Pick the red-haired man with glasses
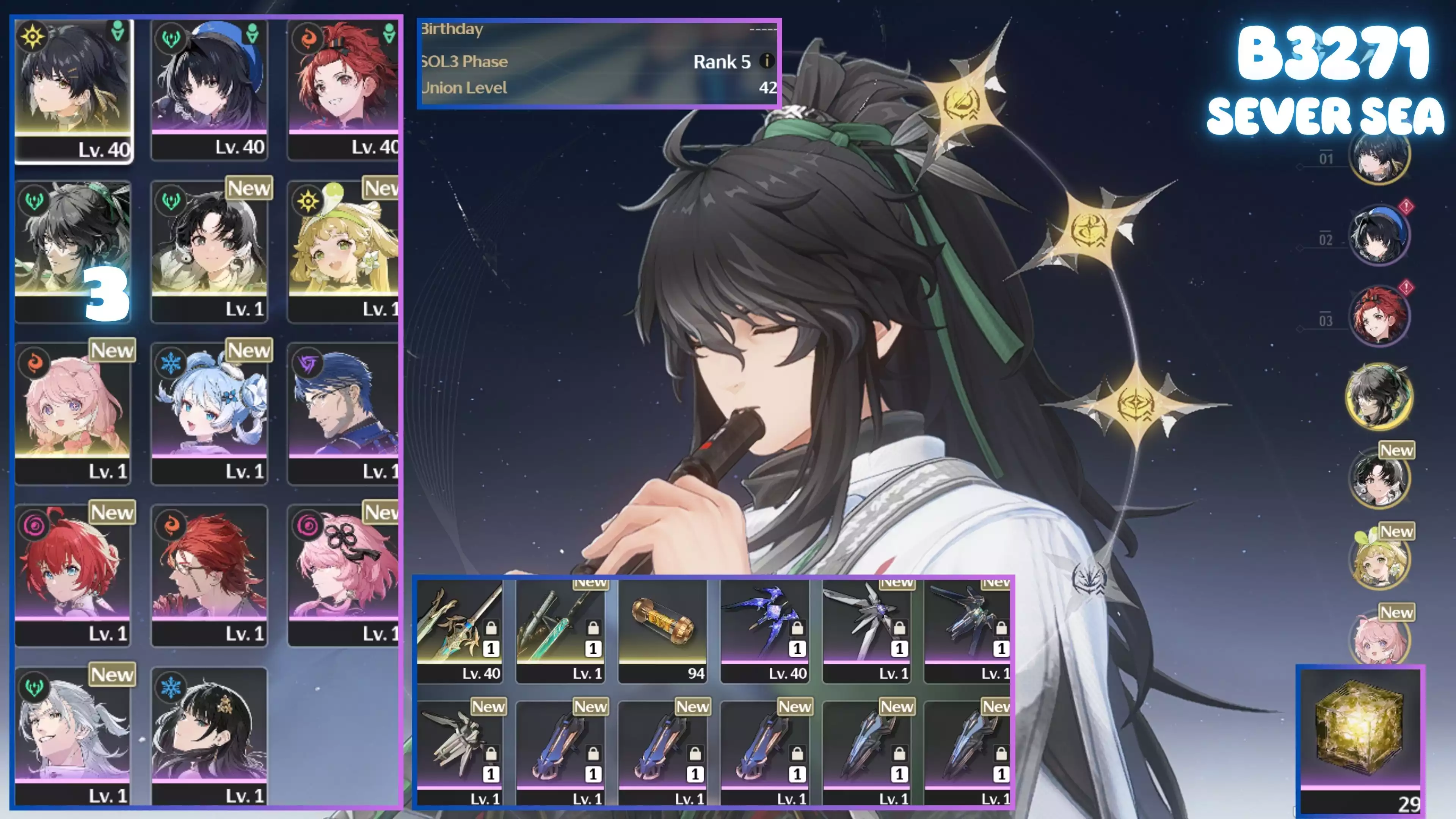Viewport: 1456px width, 819px height. pyautogui.click(x=209, y=576)
